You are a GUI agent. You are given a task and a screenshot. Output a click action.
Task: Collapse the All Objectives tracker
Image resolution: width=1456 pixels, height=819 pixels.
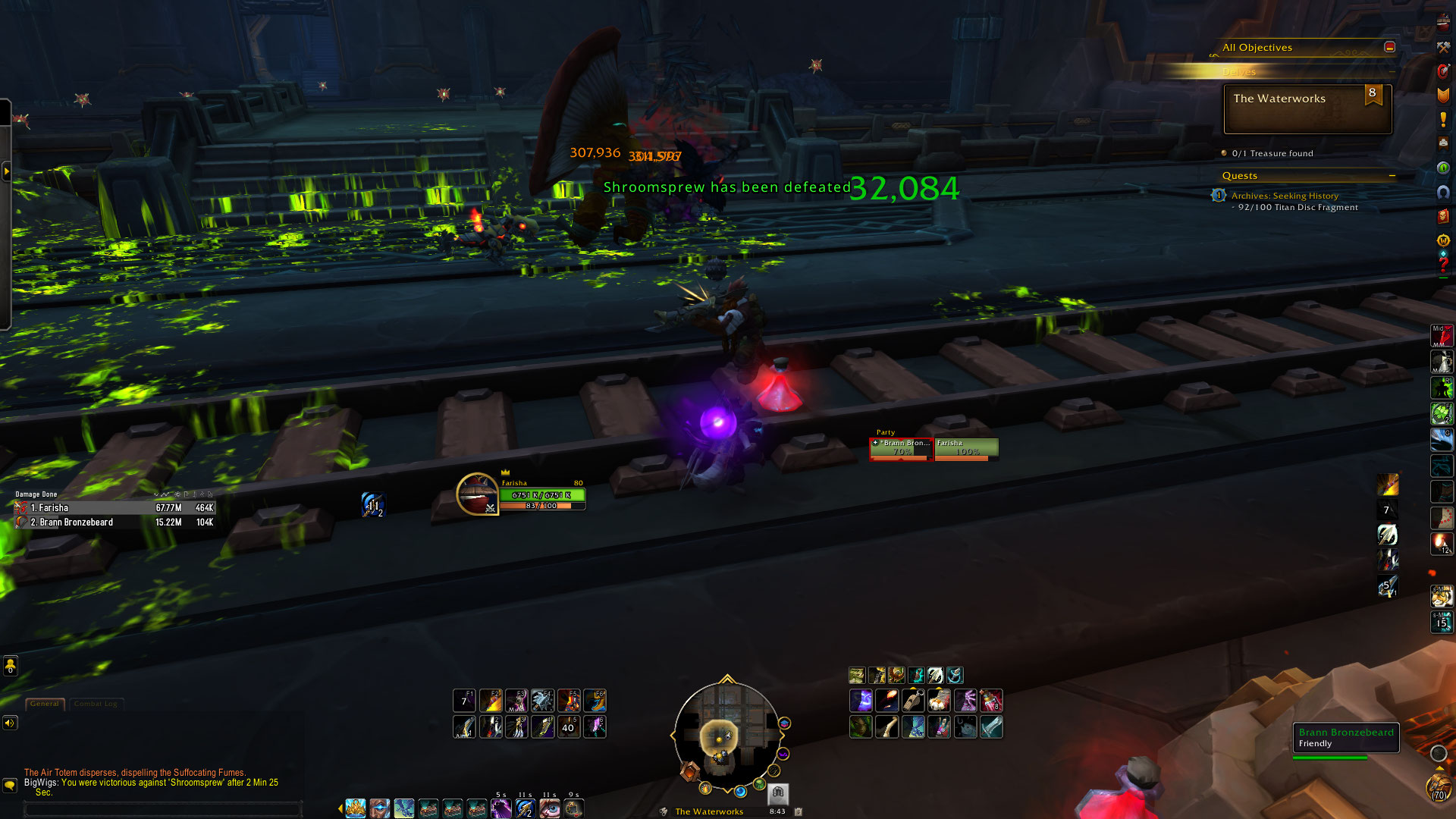(1389, 47)
